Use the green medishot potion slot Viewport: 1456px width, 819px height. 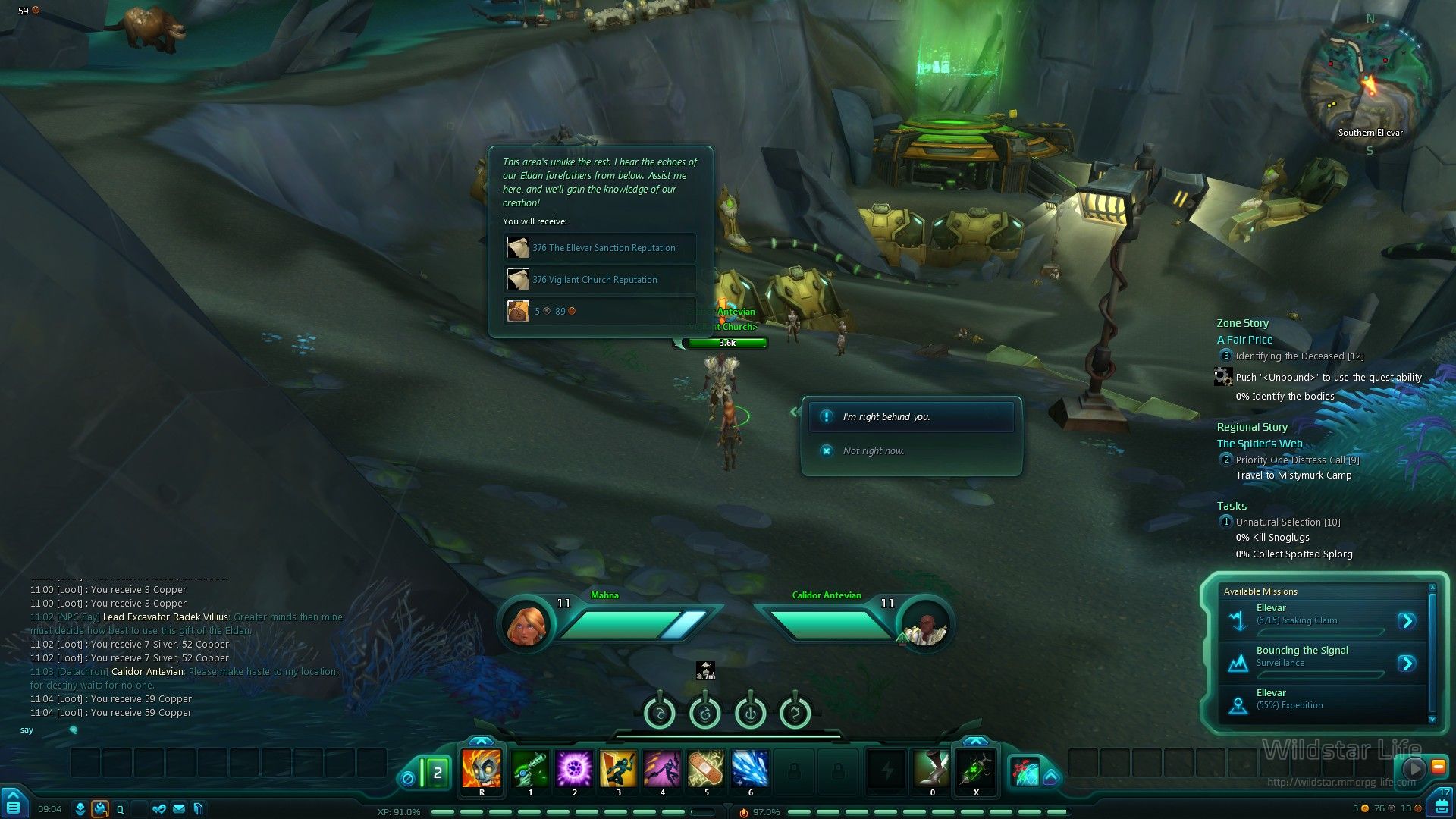pos(976,769)
